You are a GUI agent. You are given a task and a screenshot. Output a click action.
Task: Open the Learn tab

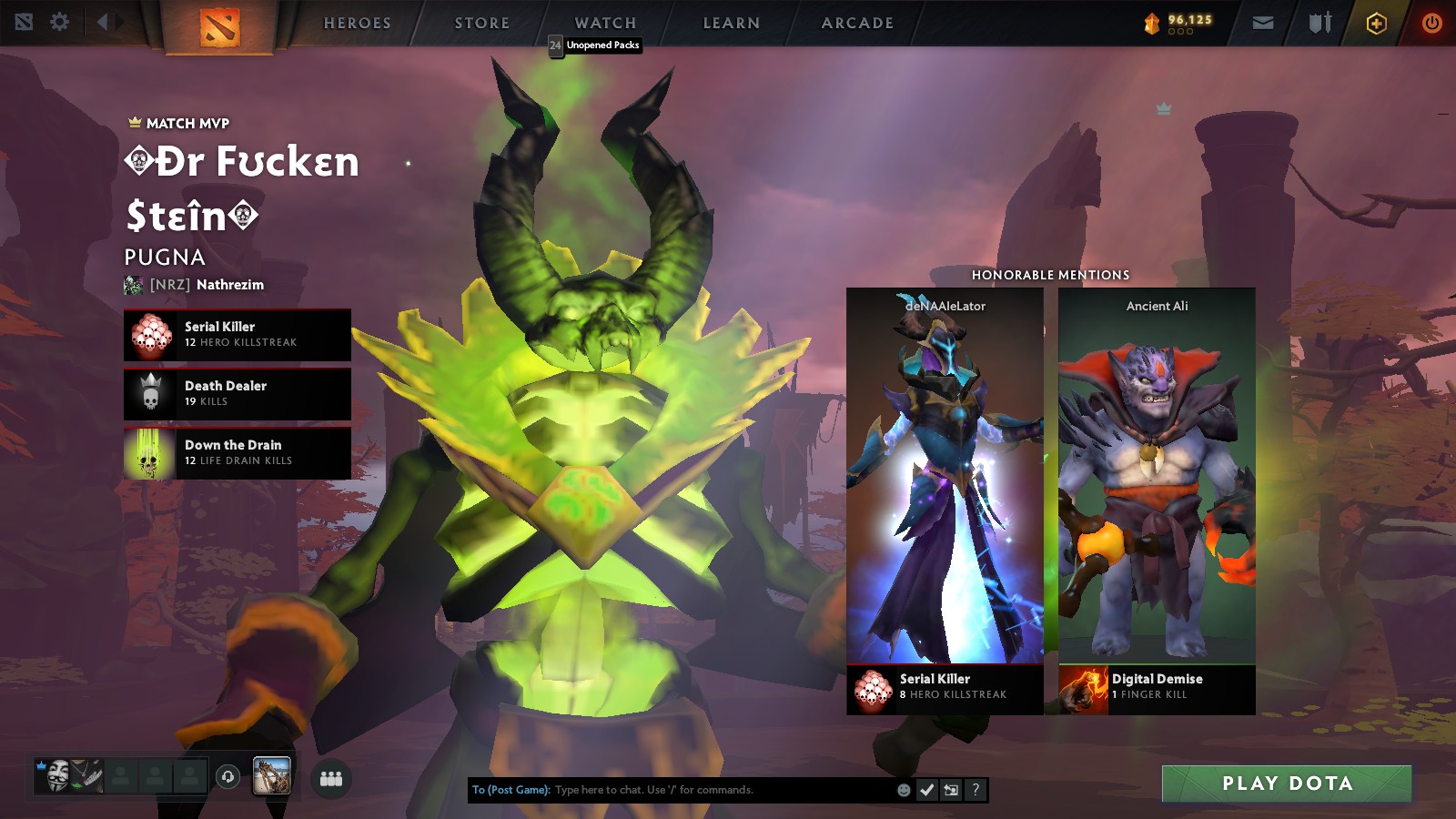pyautogui.click(x=731, y=24)
